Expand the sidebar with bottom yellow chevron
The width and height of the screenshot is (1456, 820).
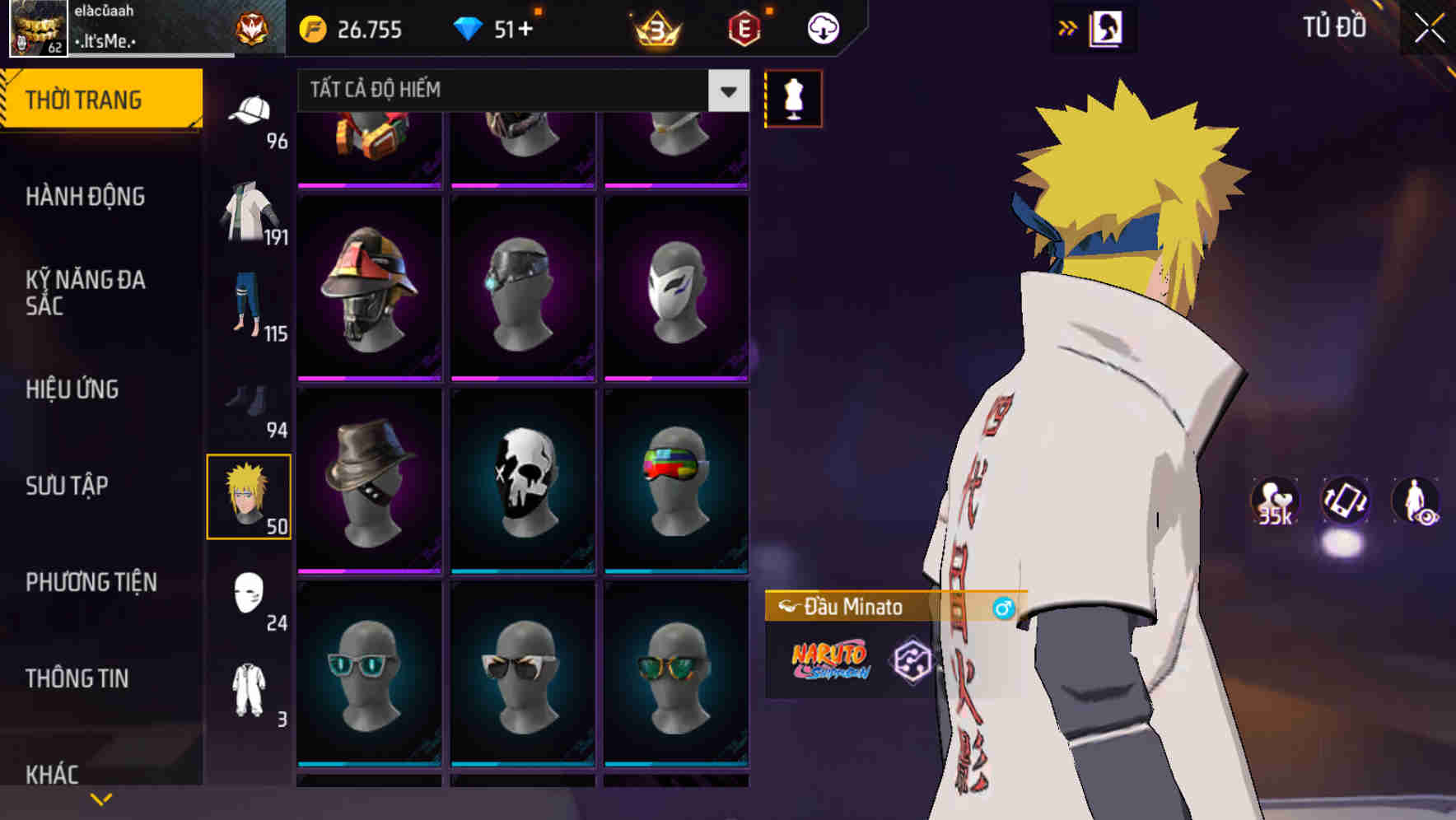click(99, 798)
